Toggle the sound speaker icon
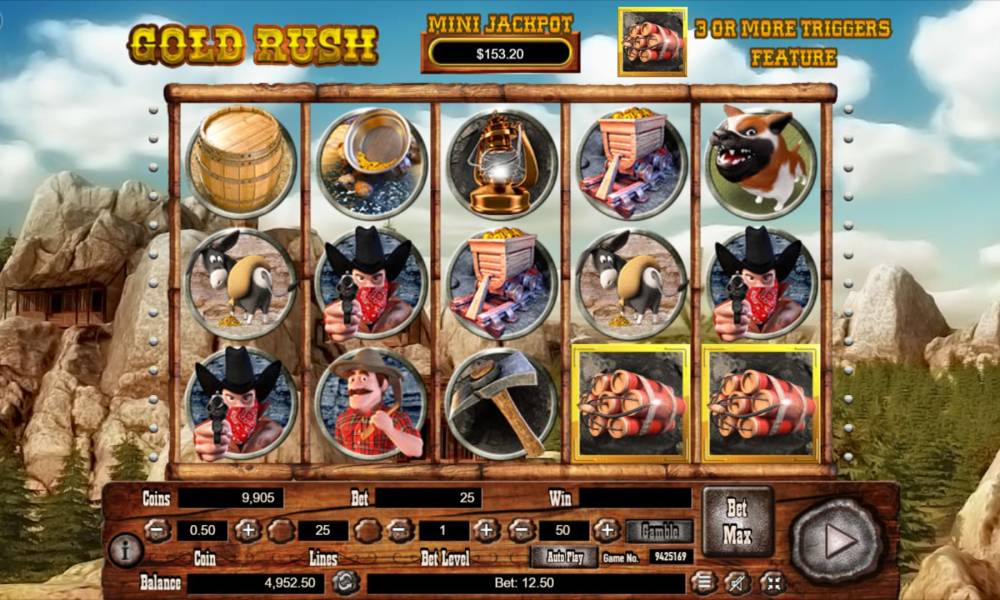 (x=738, y=581)
